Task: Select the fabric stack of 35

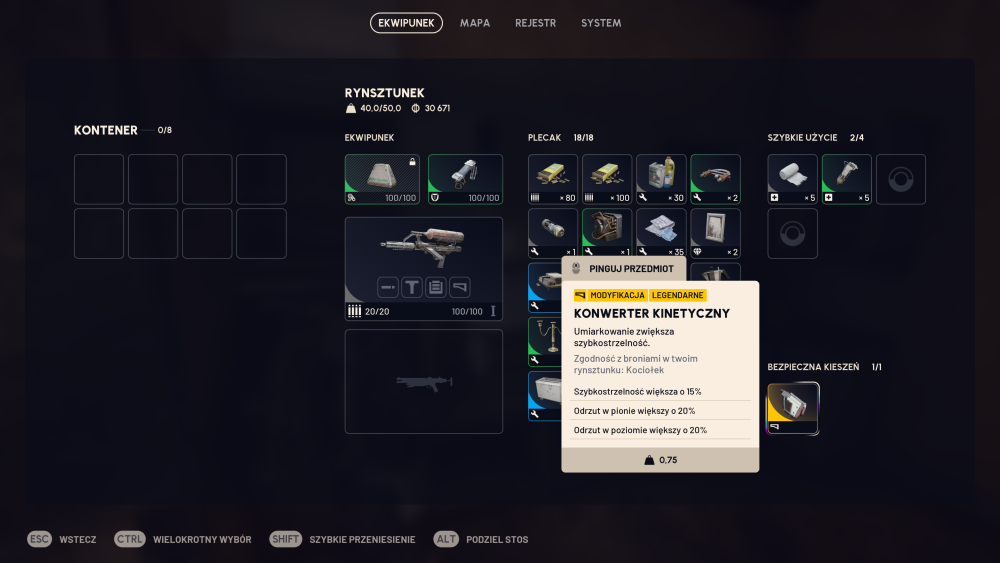Action: click(x=661, y=233)
